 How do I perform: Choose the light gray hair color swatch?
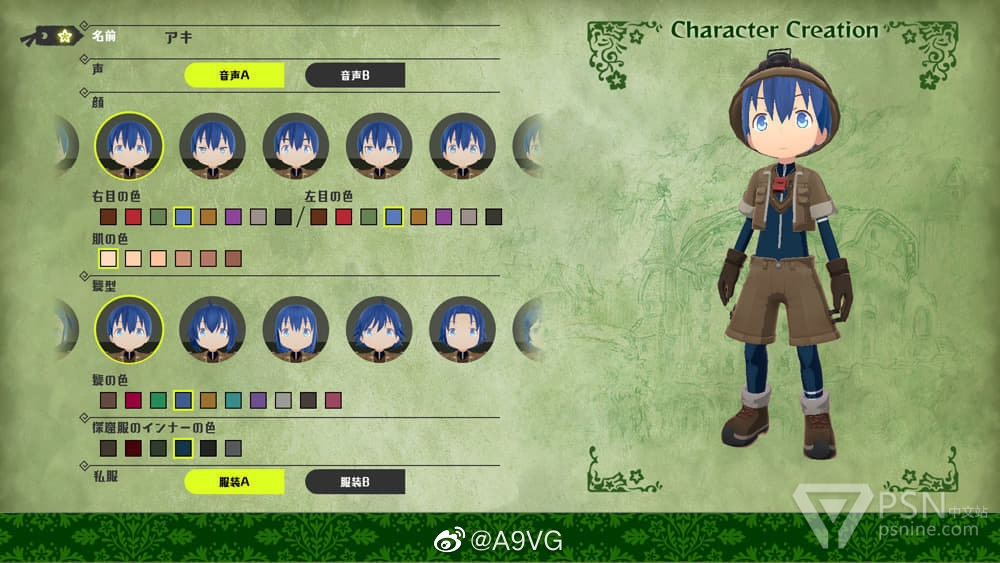(283, 401)
